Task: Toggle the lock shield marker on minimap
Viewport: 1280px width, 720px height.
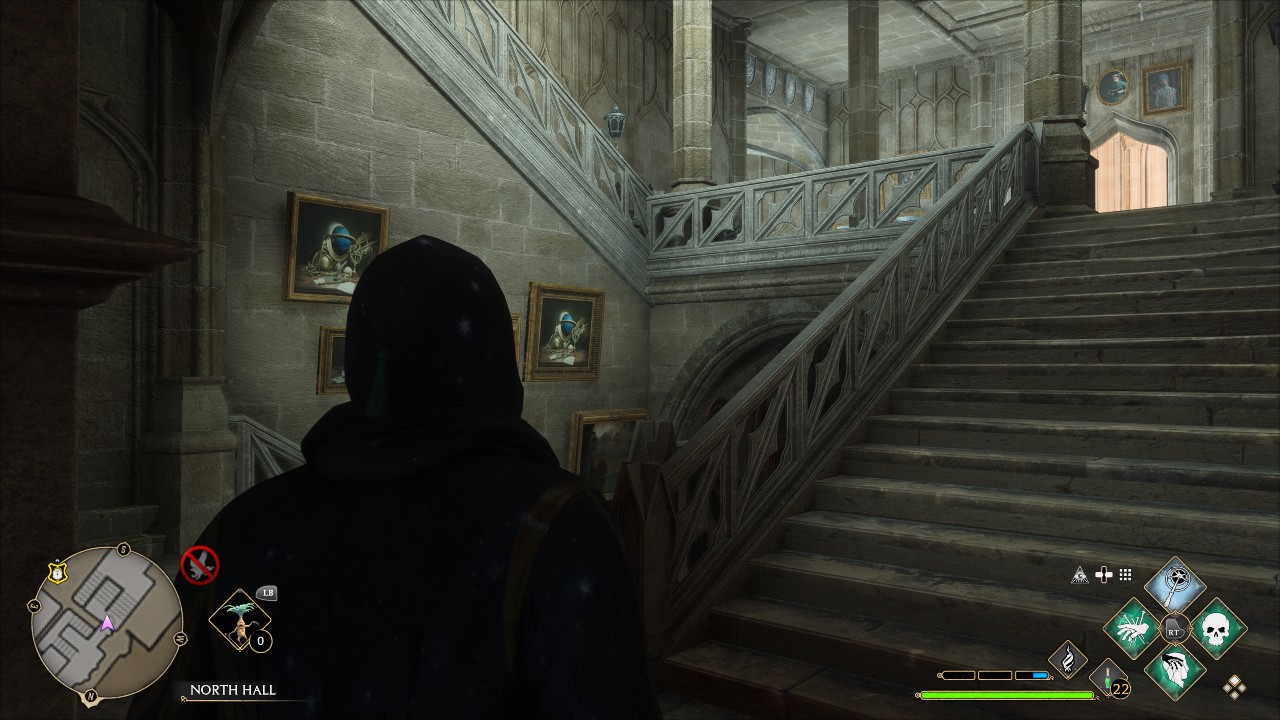Action: click(x=56, y=571)
